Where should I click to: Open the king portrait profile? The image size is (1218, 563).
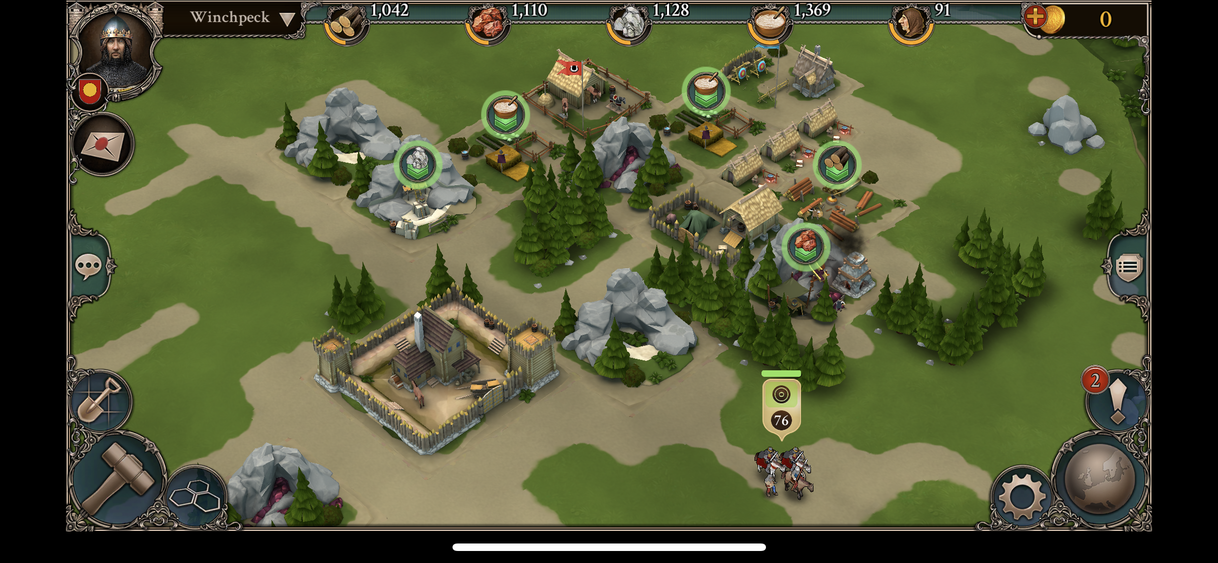[x=116, y=47]
